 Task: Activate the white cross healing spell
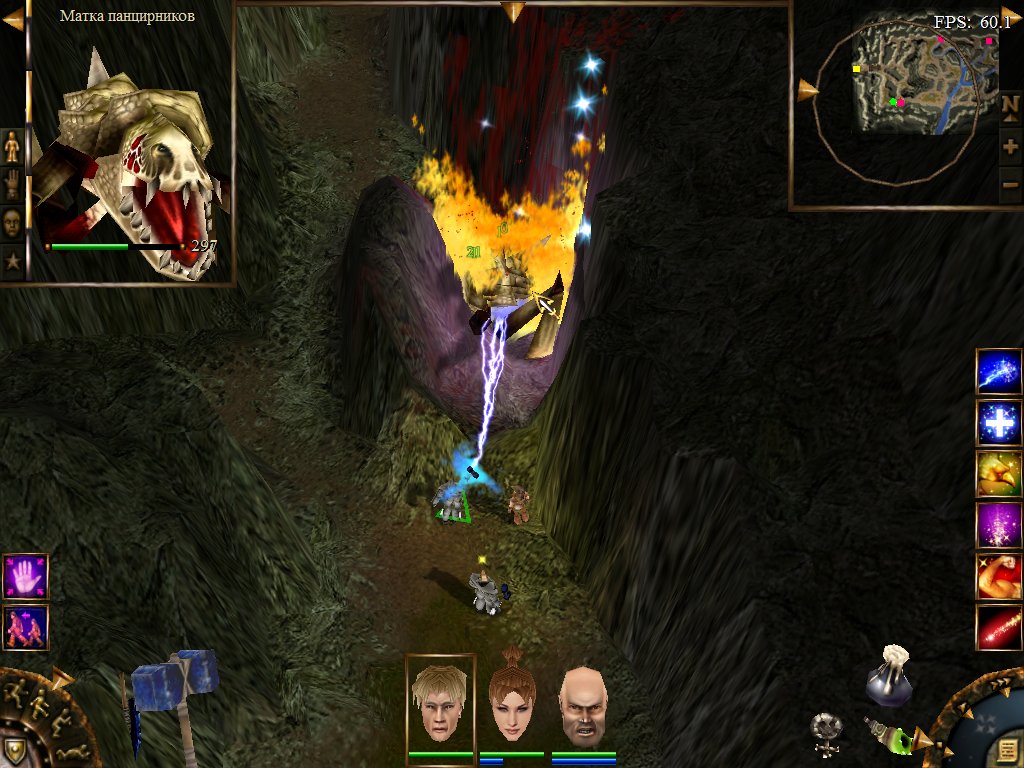point(998,423)
